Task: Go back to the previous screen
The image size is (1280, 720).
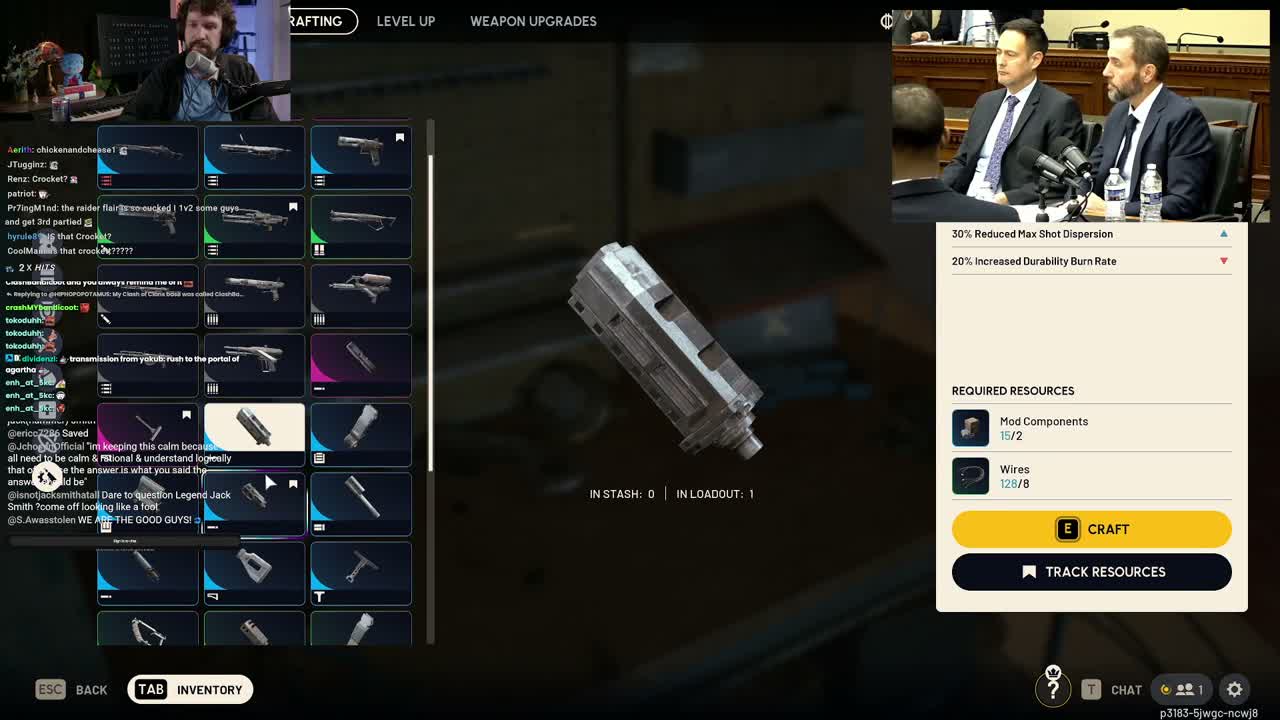Action: 72,689
